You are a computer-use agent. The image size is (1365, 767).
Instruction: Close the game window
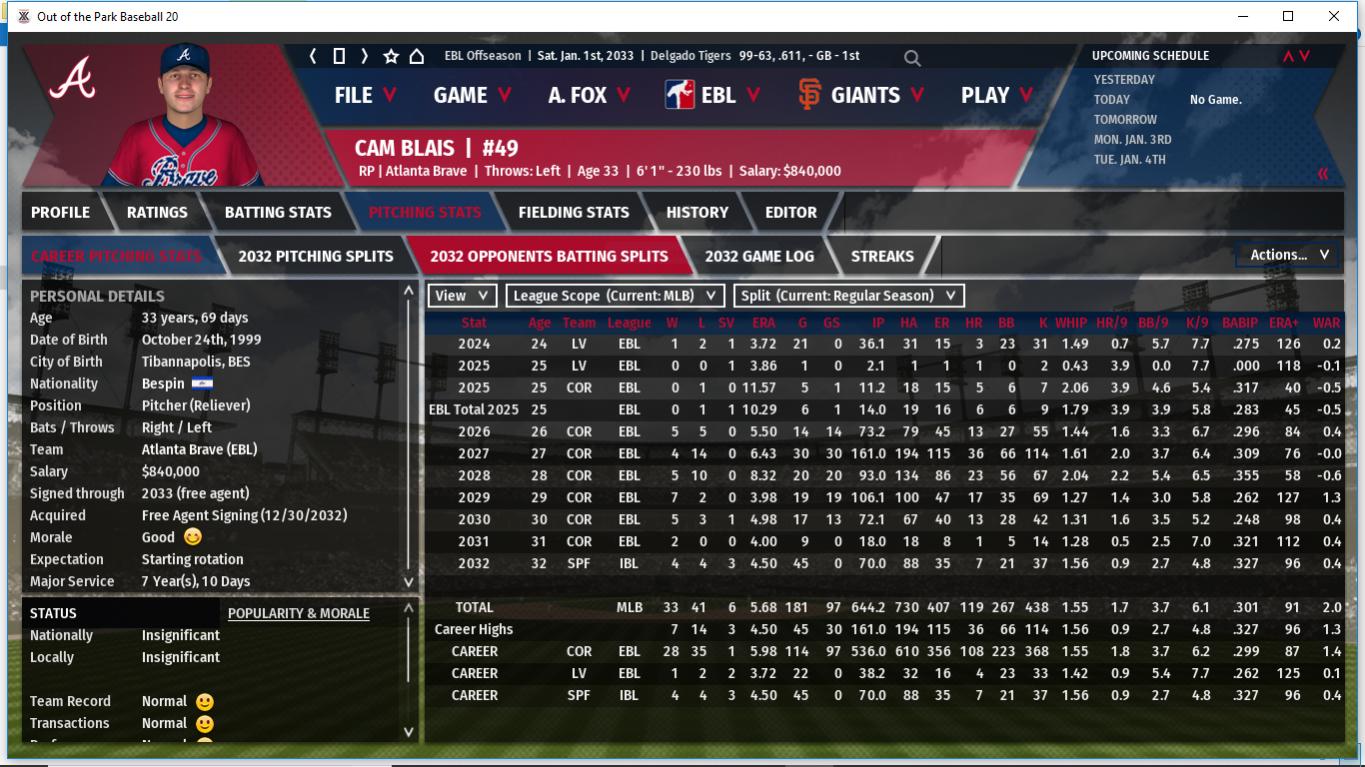pyautogui.click(x=1334, y=16)
